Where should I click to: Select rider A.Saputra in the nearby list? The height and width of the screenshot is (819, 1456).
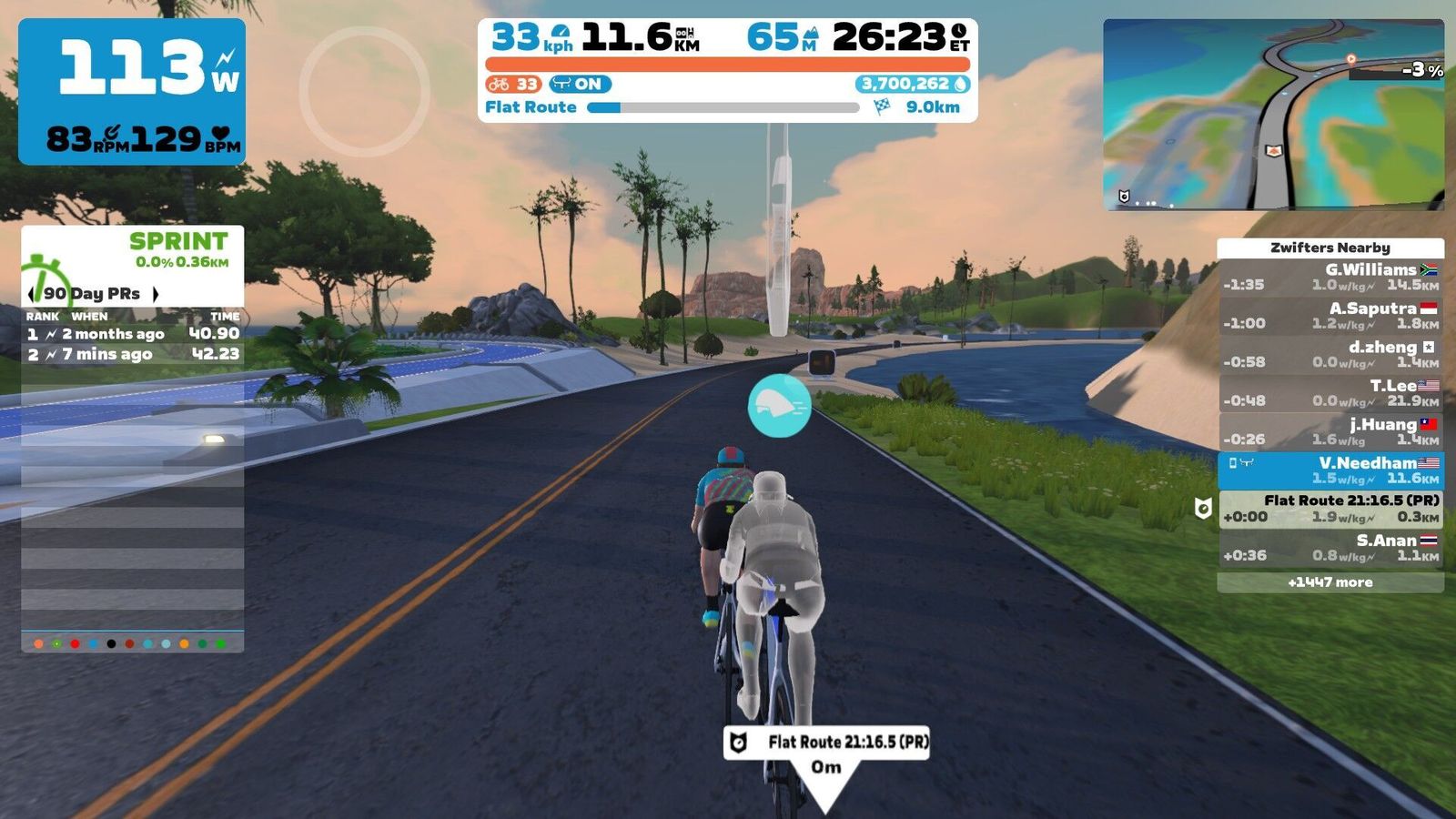pyautogui.click(x=1330, y=316)
